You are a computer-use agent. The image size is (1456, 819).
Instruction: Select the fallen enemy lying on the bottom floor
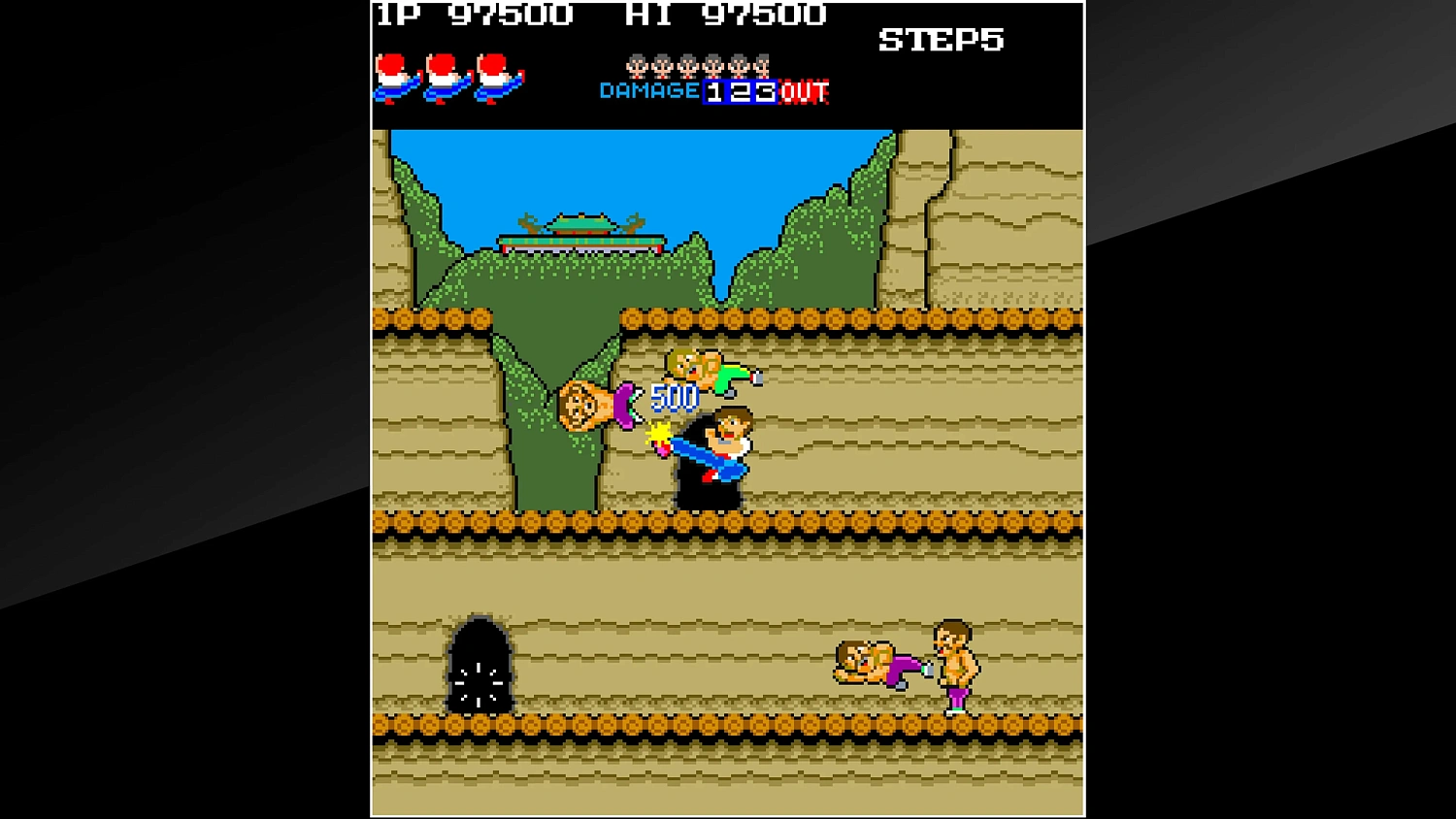867,665
